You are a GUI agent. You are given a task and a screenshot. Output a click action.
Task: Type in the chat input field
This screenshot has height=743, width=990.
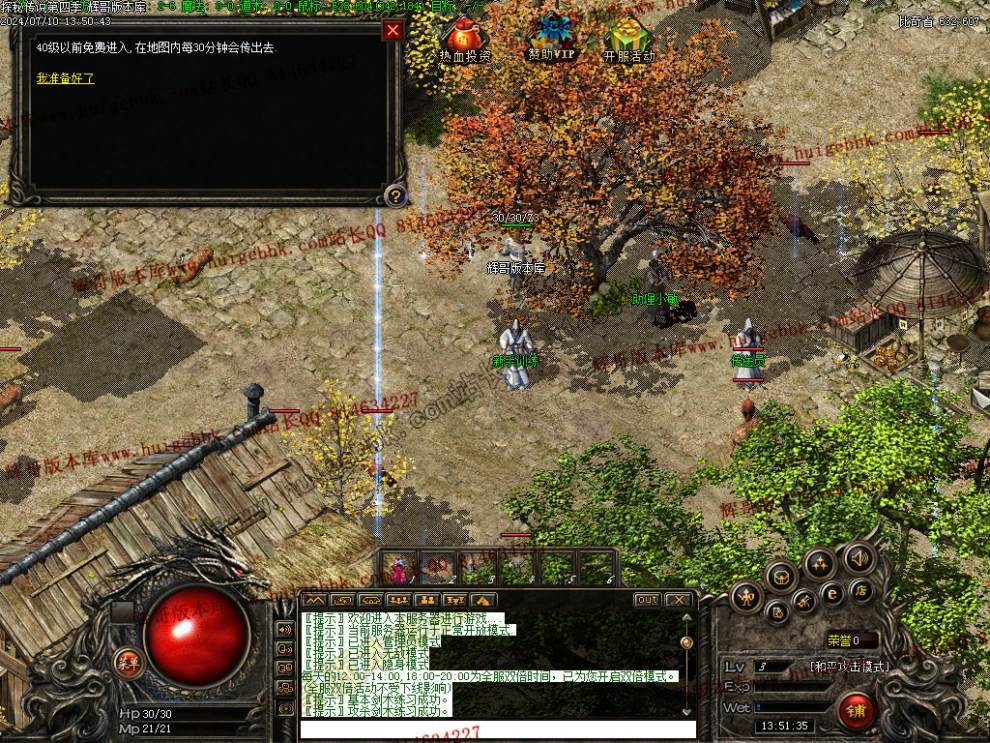pyautogui.click(x=497, y=729)
